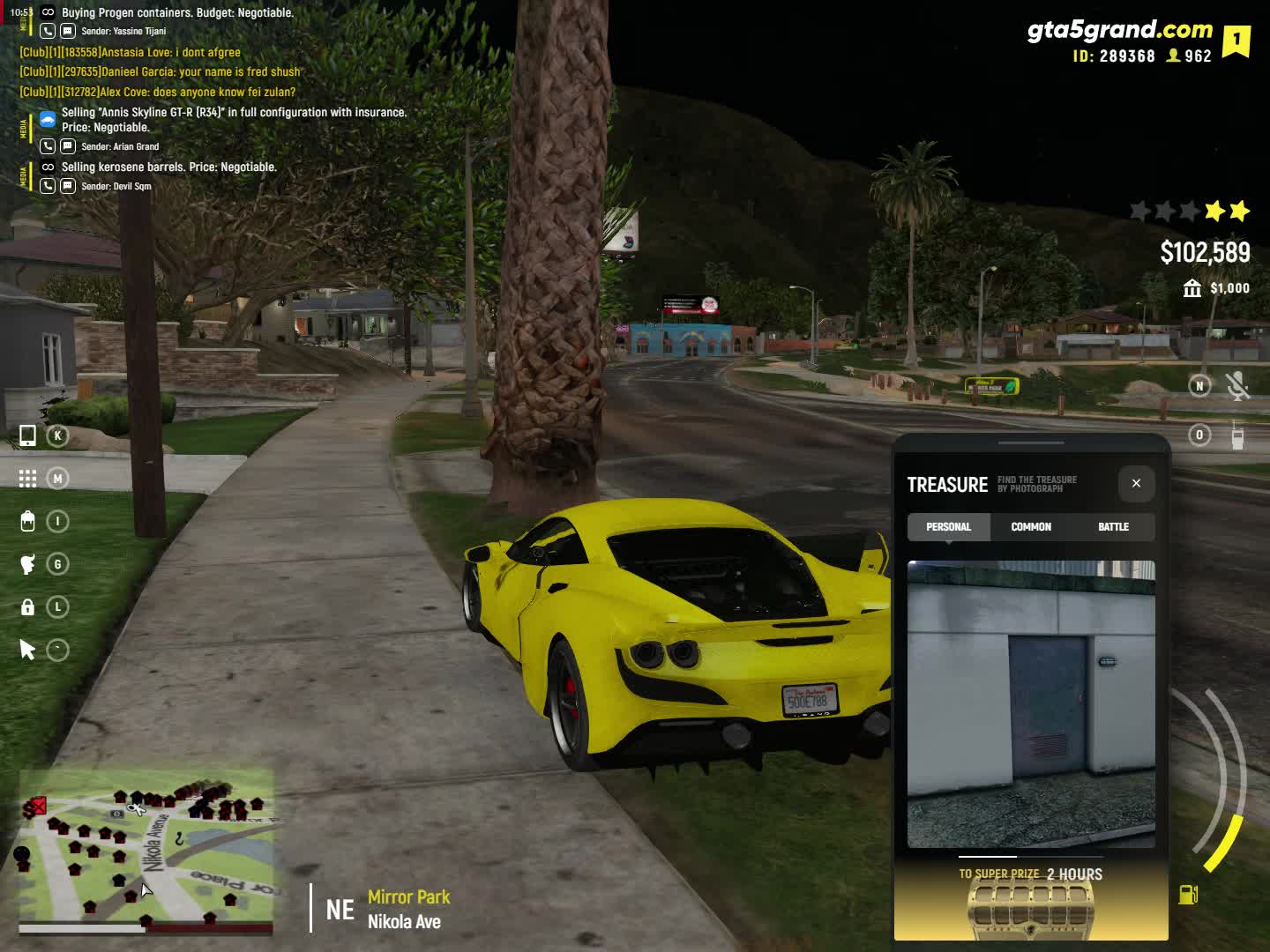Viewport: 1270px width, 952px height.
Task: Open the super prize treasure chest
Action: pos(1031,908)
